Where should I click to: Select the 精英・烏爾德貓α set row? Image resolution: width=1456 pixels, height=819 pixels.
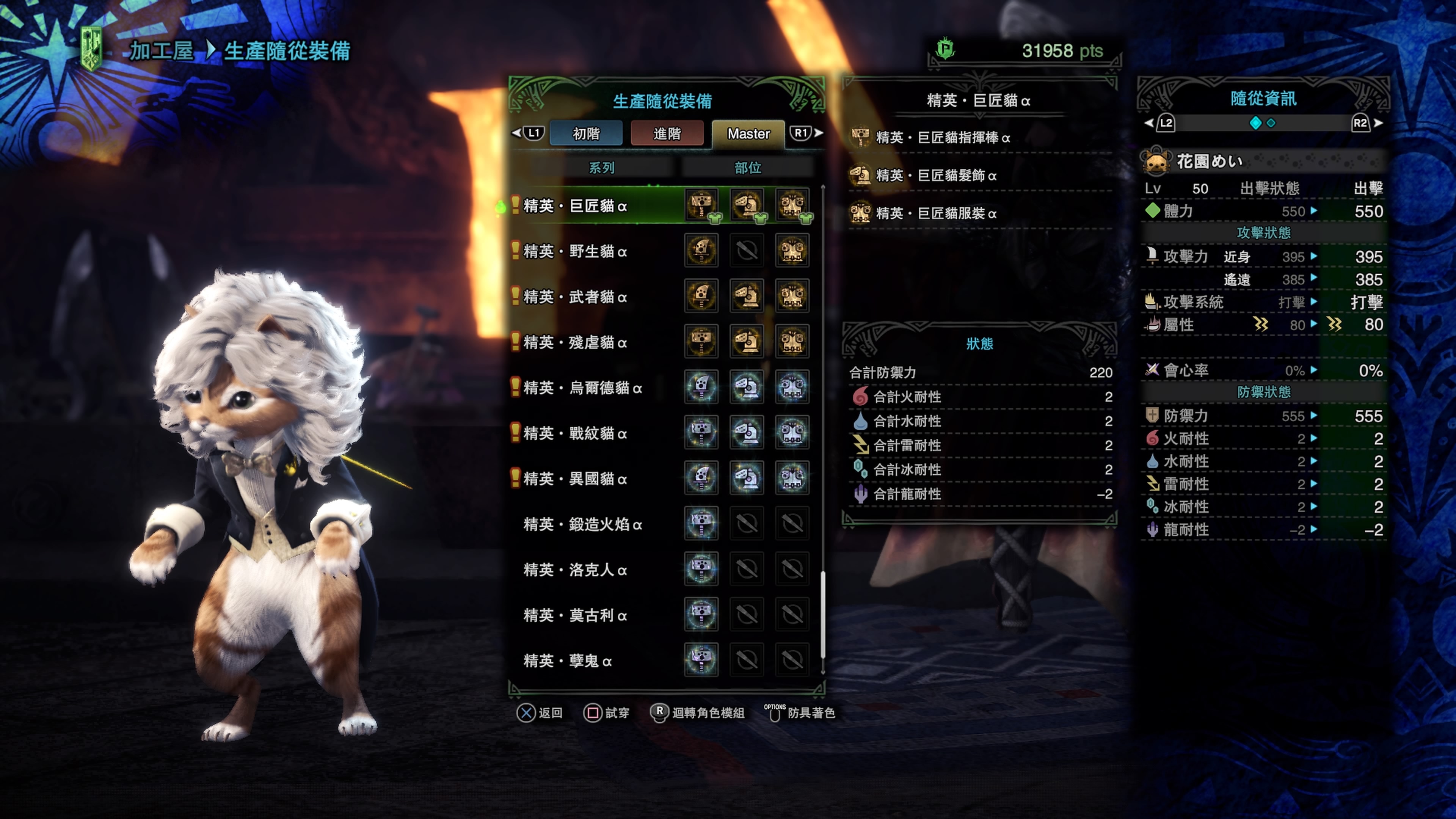(582, 388)
